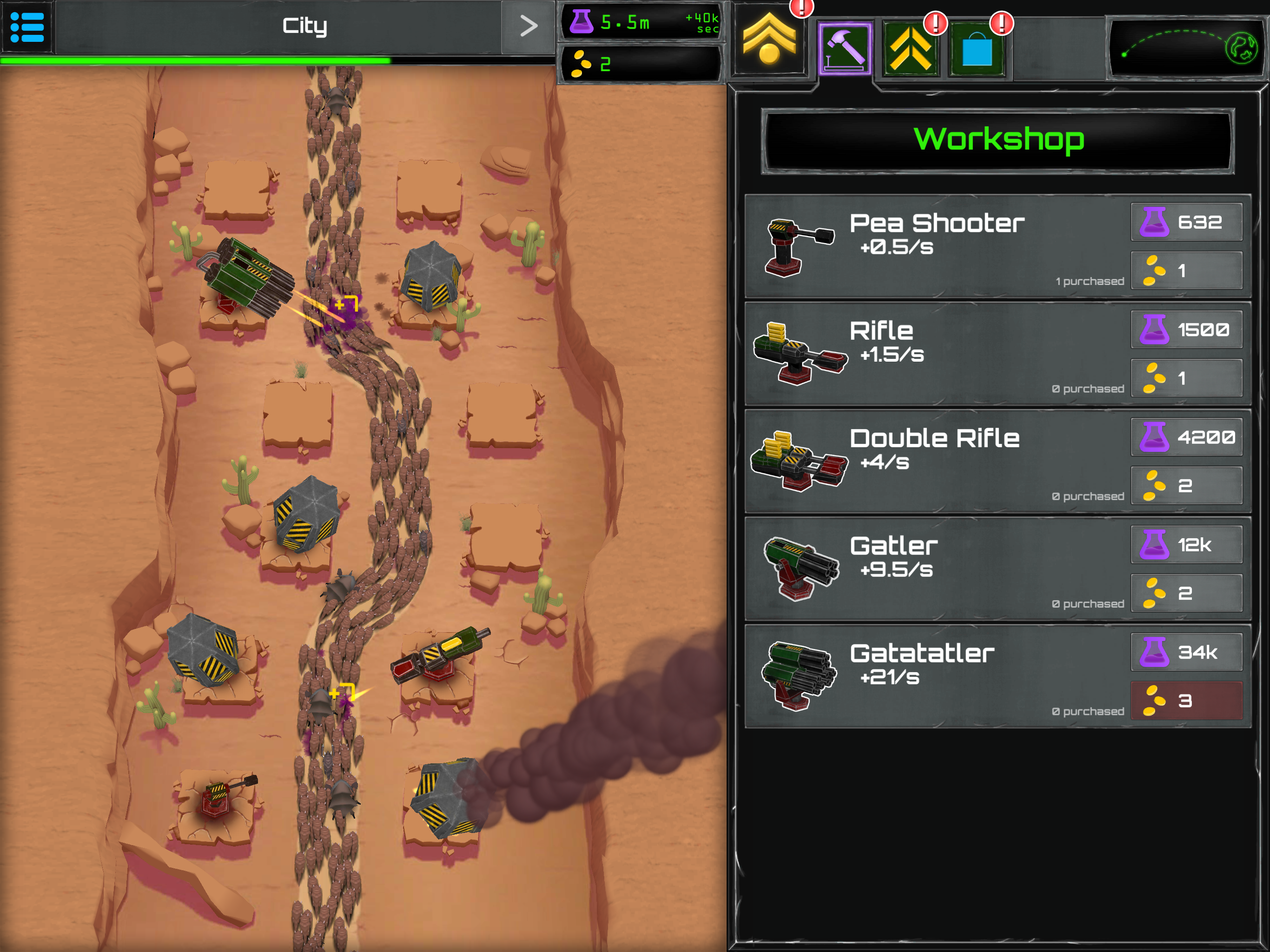Open the gold rank chevron tab
The width and height of the screenshot is (1270, 952).
(769, 41)
